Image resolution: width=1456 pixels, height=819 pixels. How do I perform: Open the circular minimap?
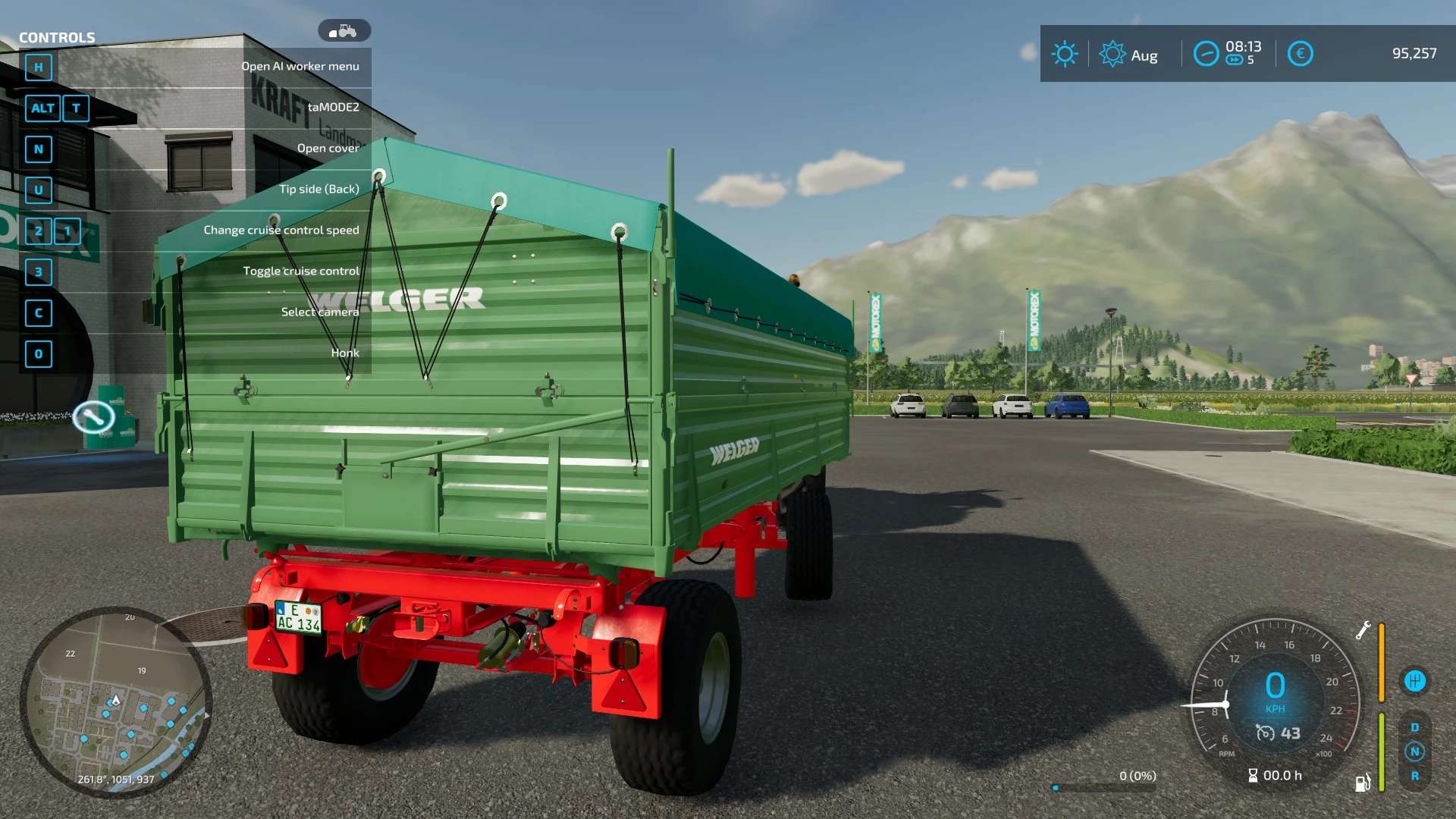[x=115, y=702]
